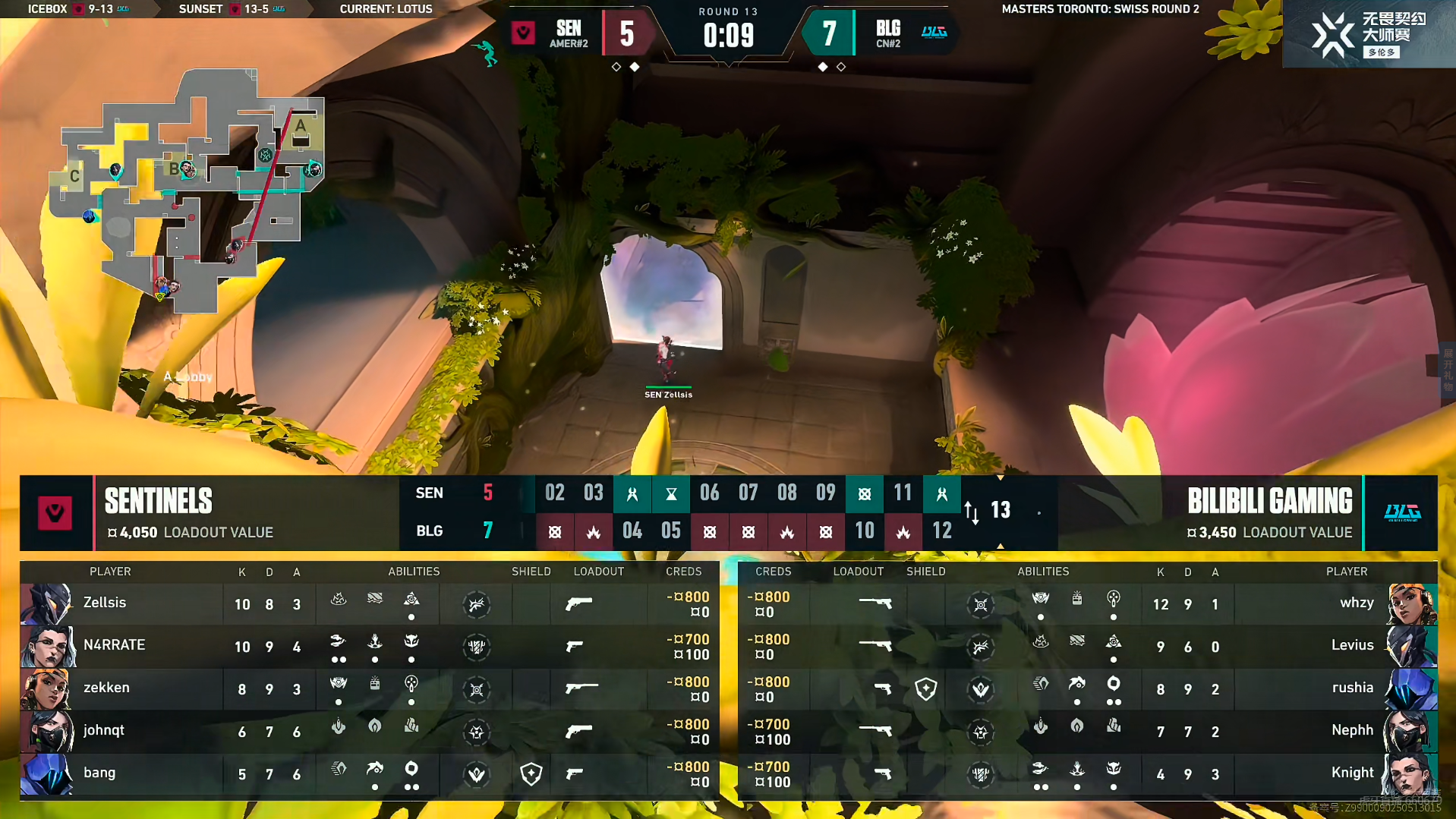The image size is (1456, 819).
Task: Click the Bilibili Gaming logo on the scoreboard
Action: 1401,513
